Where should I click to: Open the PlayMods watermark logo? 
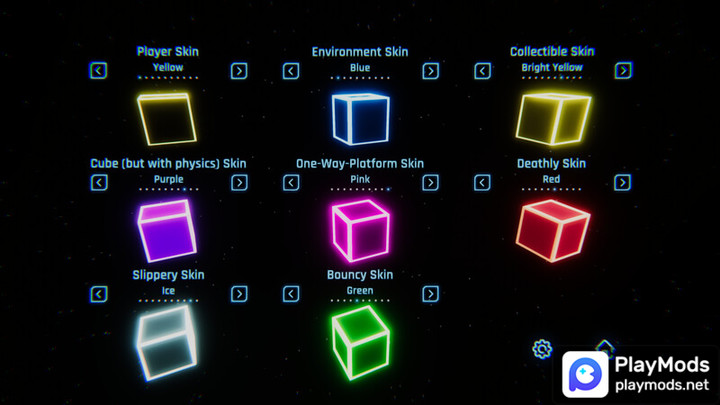click(x=638, y=374)
